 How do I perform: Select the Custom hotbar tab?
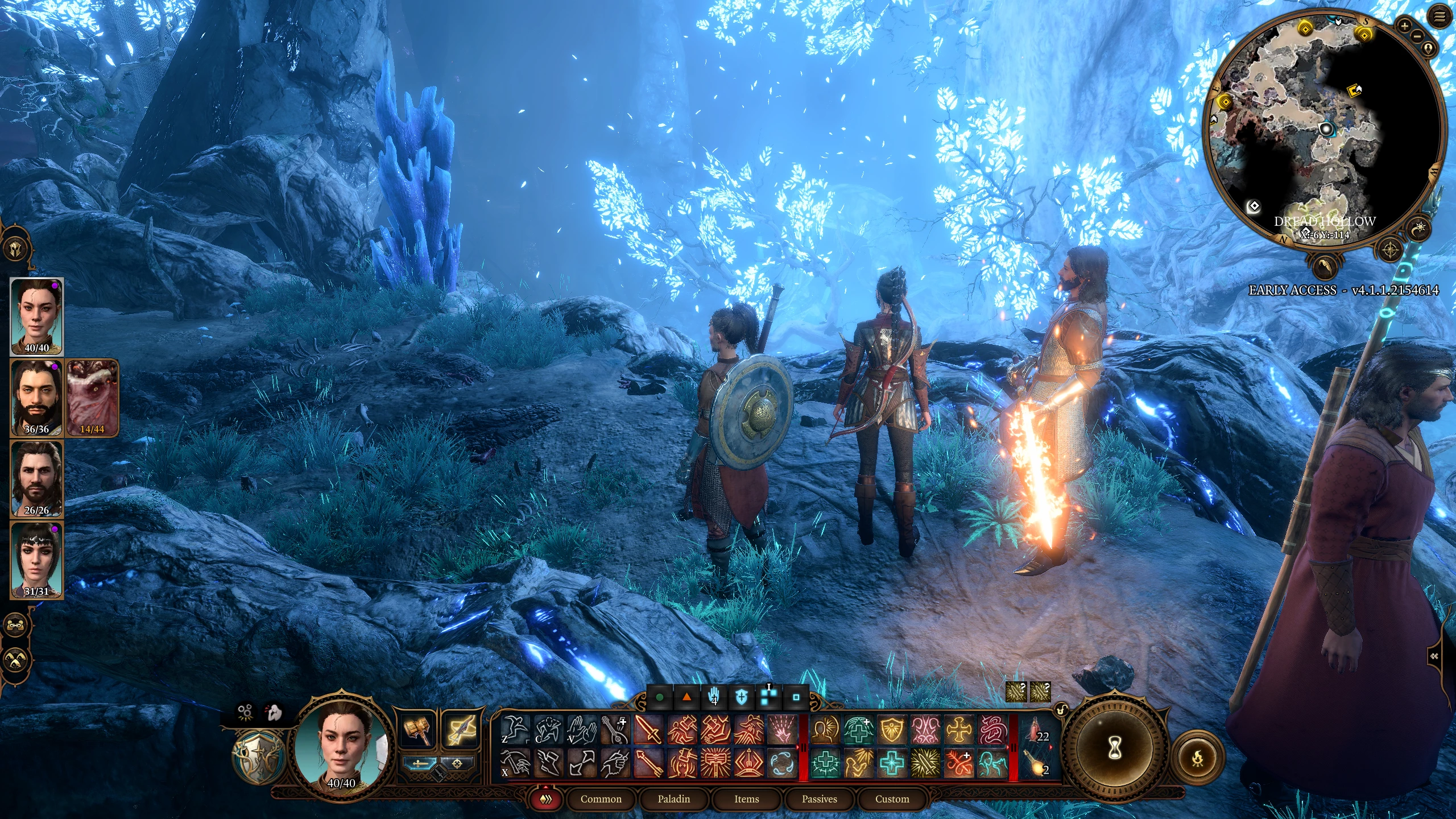[892, 799]
